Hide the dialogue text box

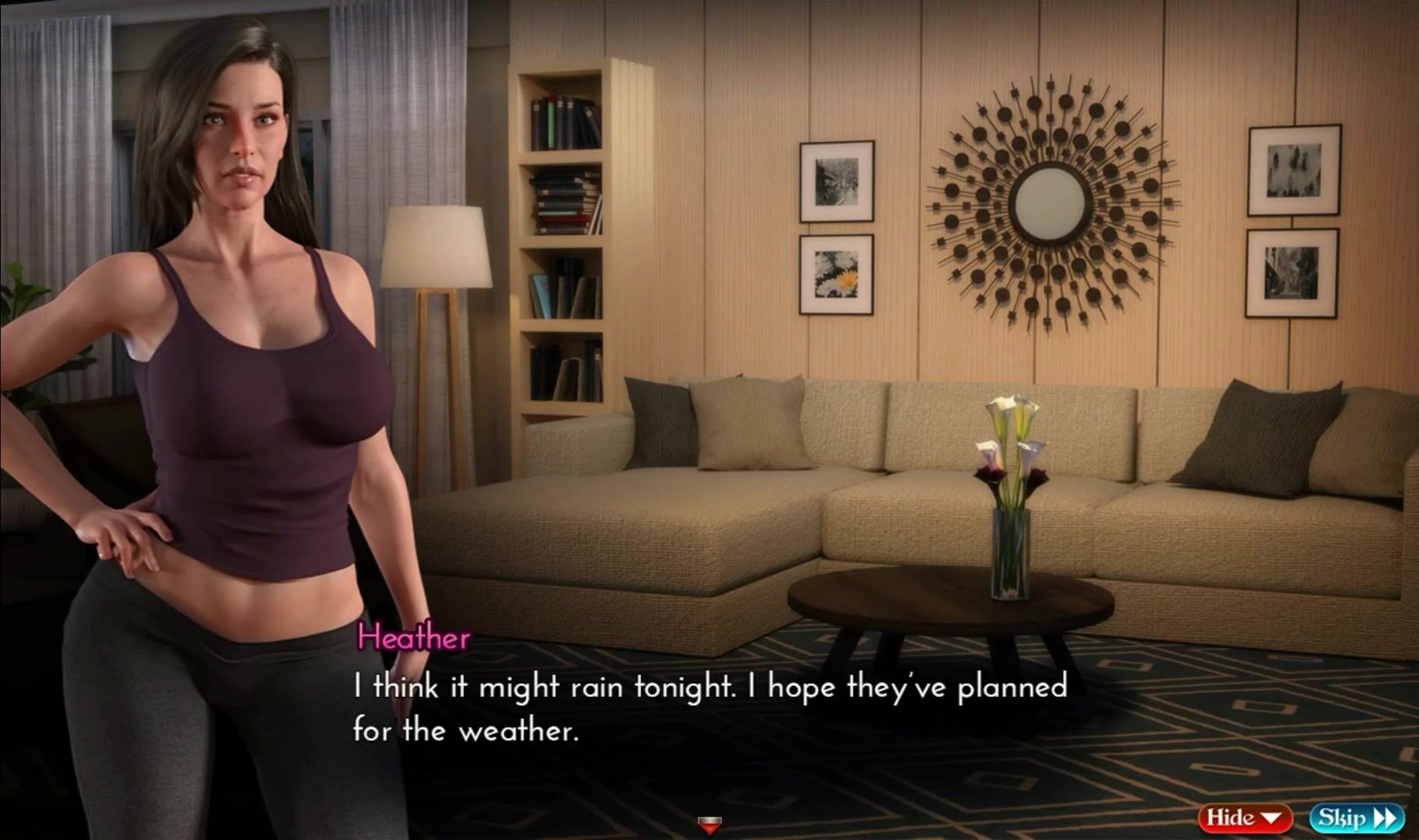tap(1244, 817)
